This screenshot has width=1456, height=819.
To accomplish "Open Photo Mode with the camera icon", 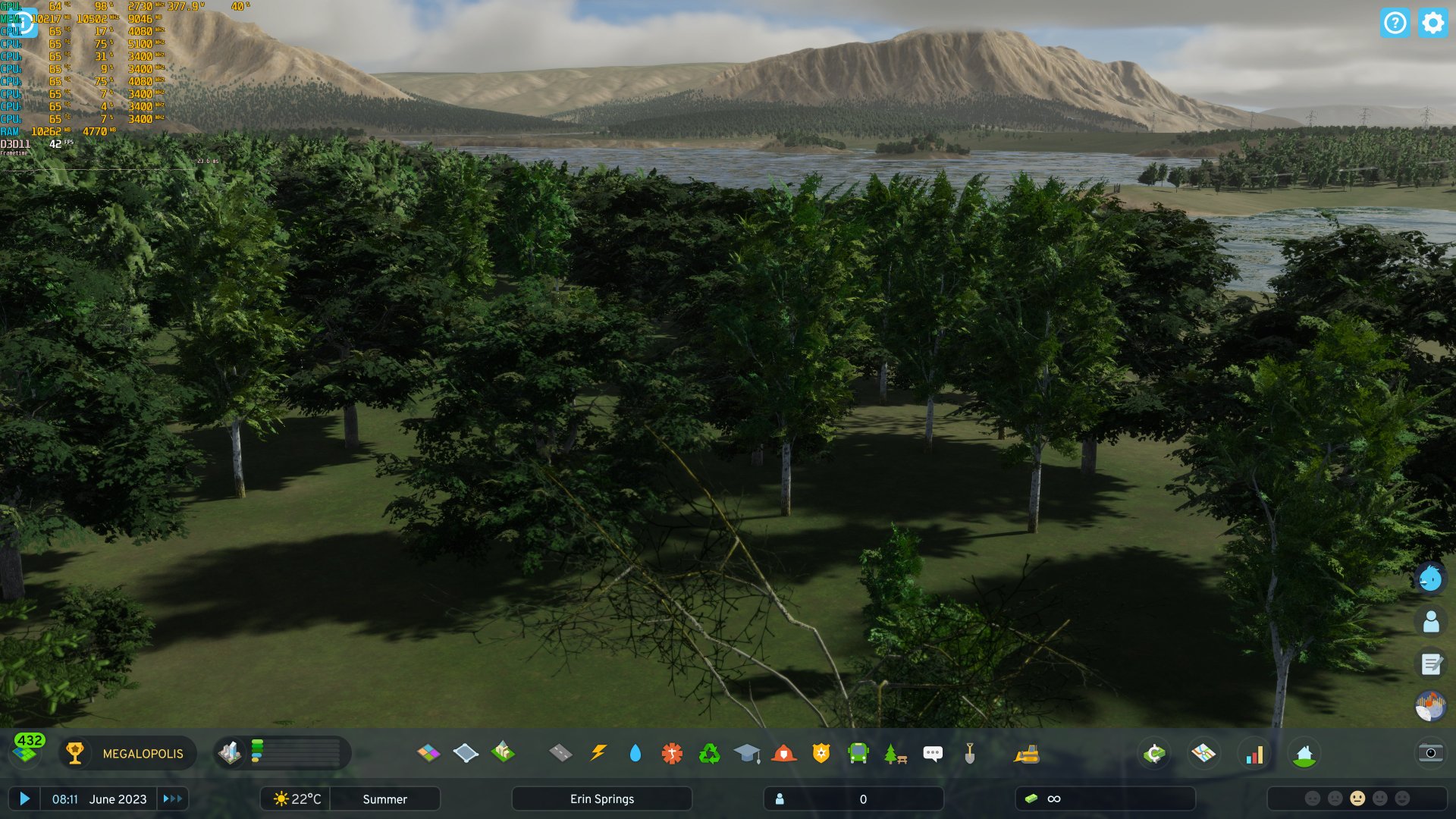I will 1432,753.
